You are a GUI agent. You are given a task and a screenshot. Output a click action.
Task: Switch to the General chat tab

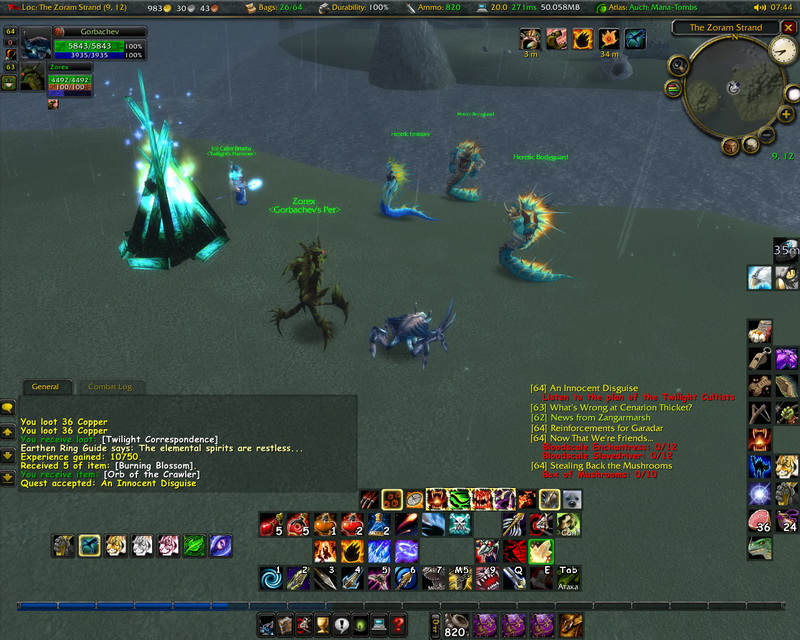[45, 387]
